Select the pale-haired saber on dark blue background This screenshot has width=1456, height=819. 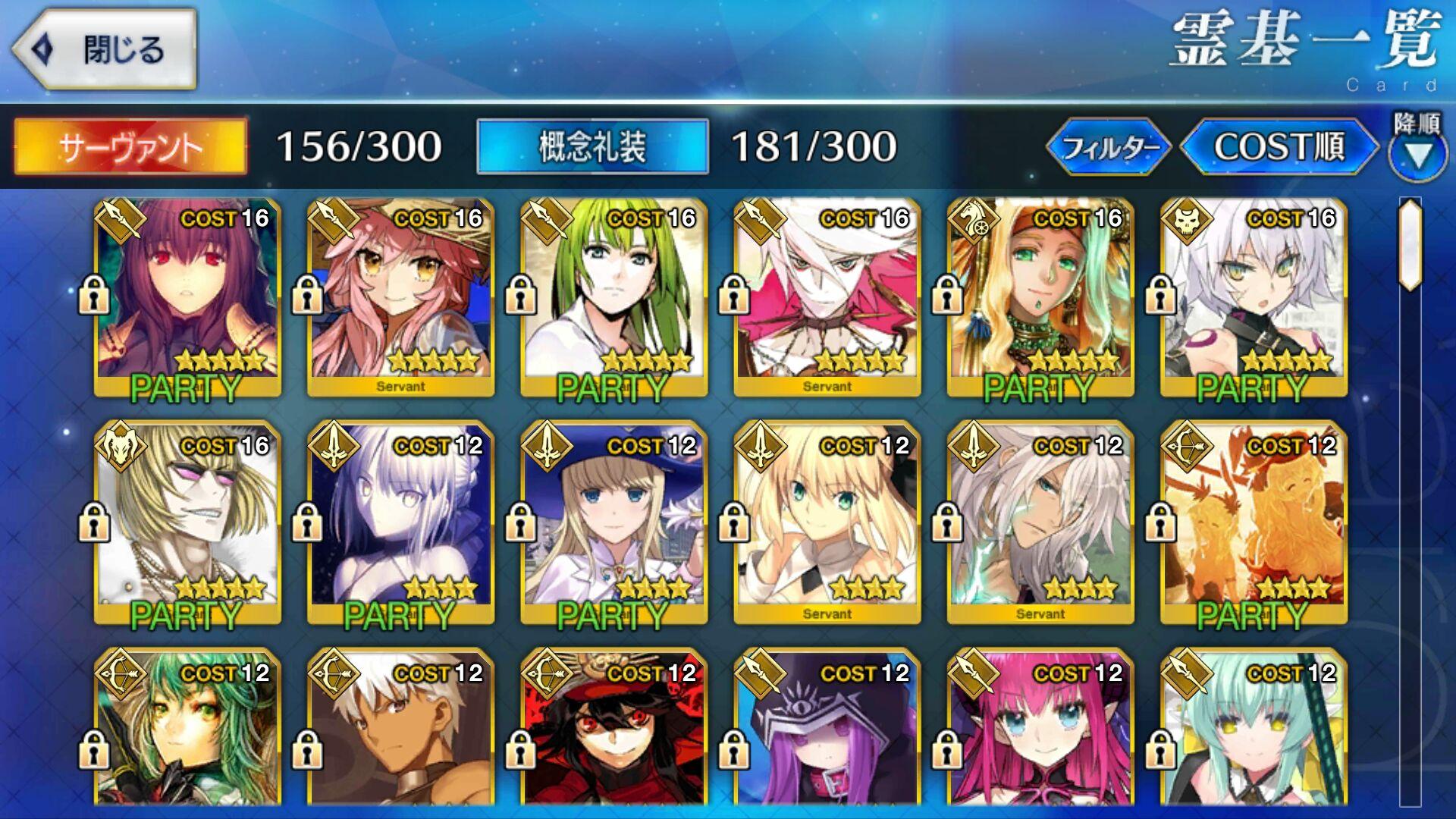pyautogui.click(x=400, y=523)
